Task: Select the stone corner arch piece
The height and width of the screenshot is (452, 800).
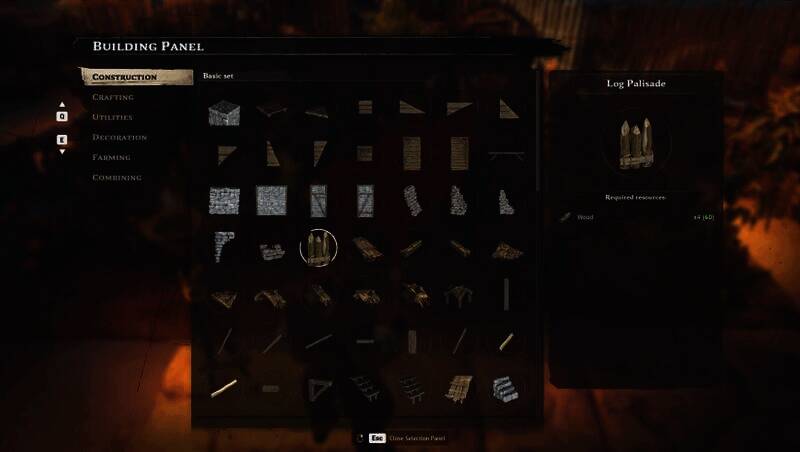Action: (223, 247)
